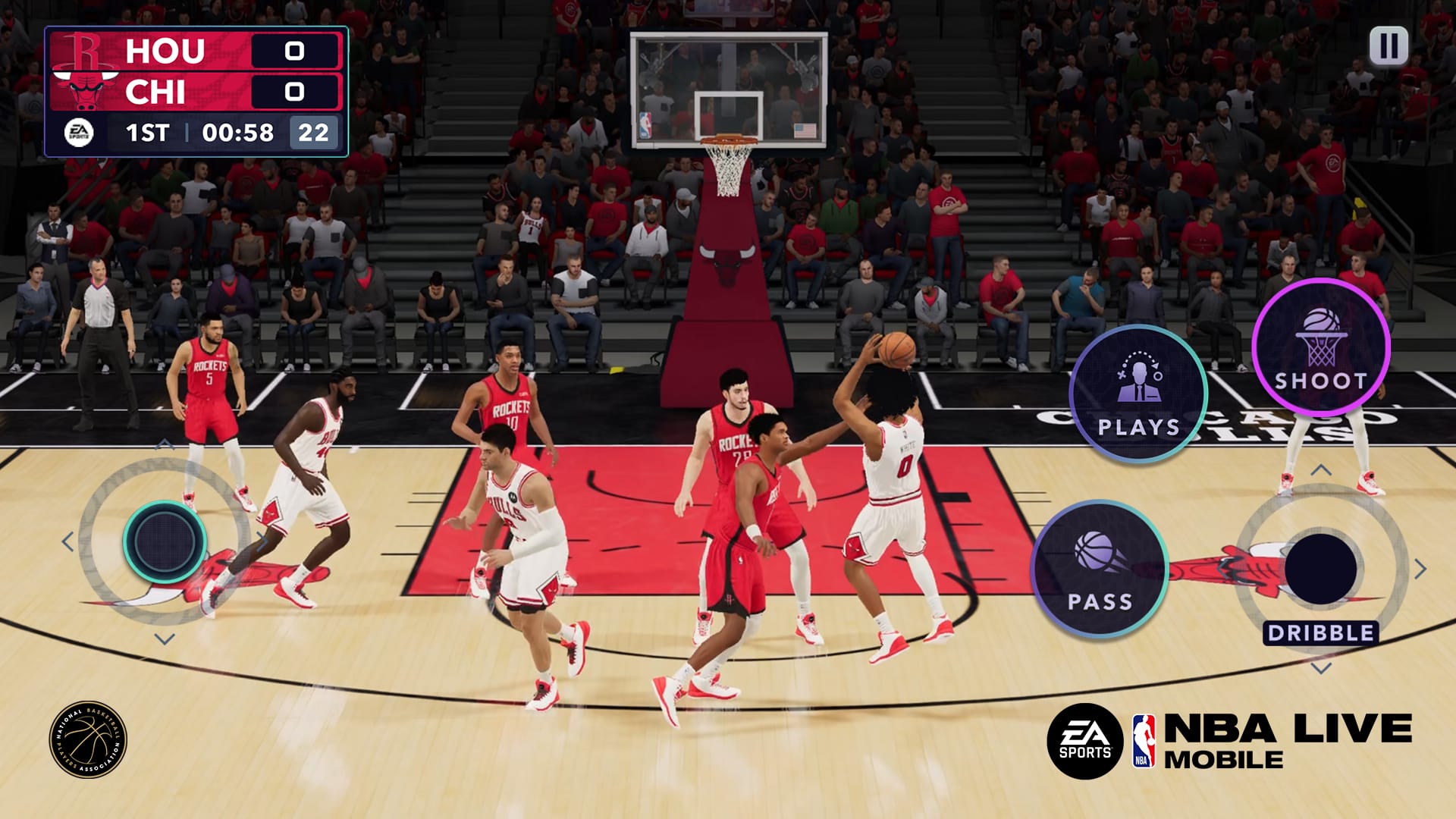1456x819 pixels.
Task: Click the 1ST quarter indicator
Action: click(x=149, y=133)
